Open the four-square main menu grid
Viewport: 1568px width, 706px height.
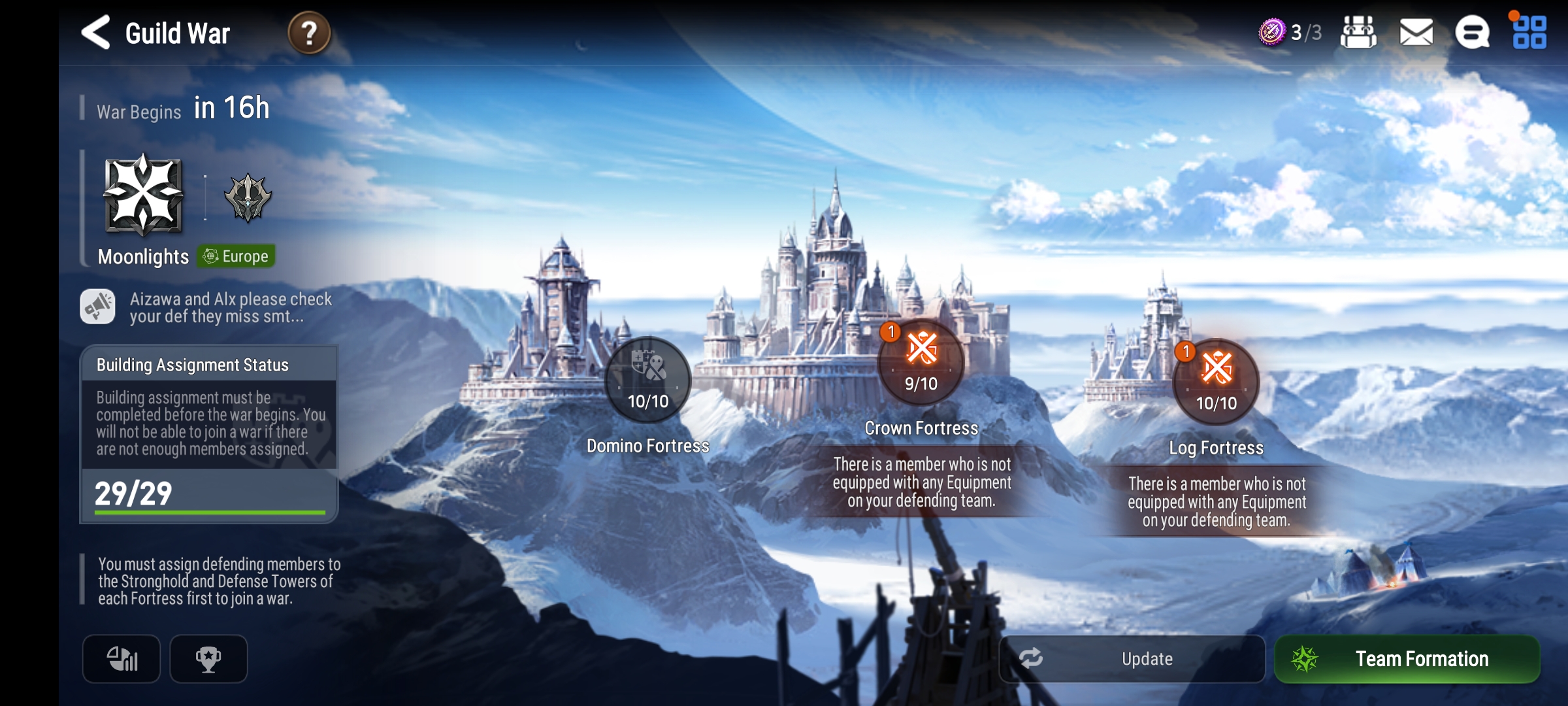[1529, 33]
